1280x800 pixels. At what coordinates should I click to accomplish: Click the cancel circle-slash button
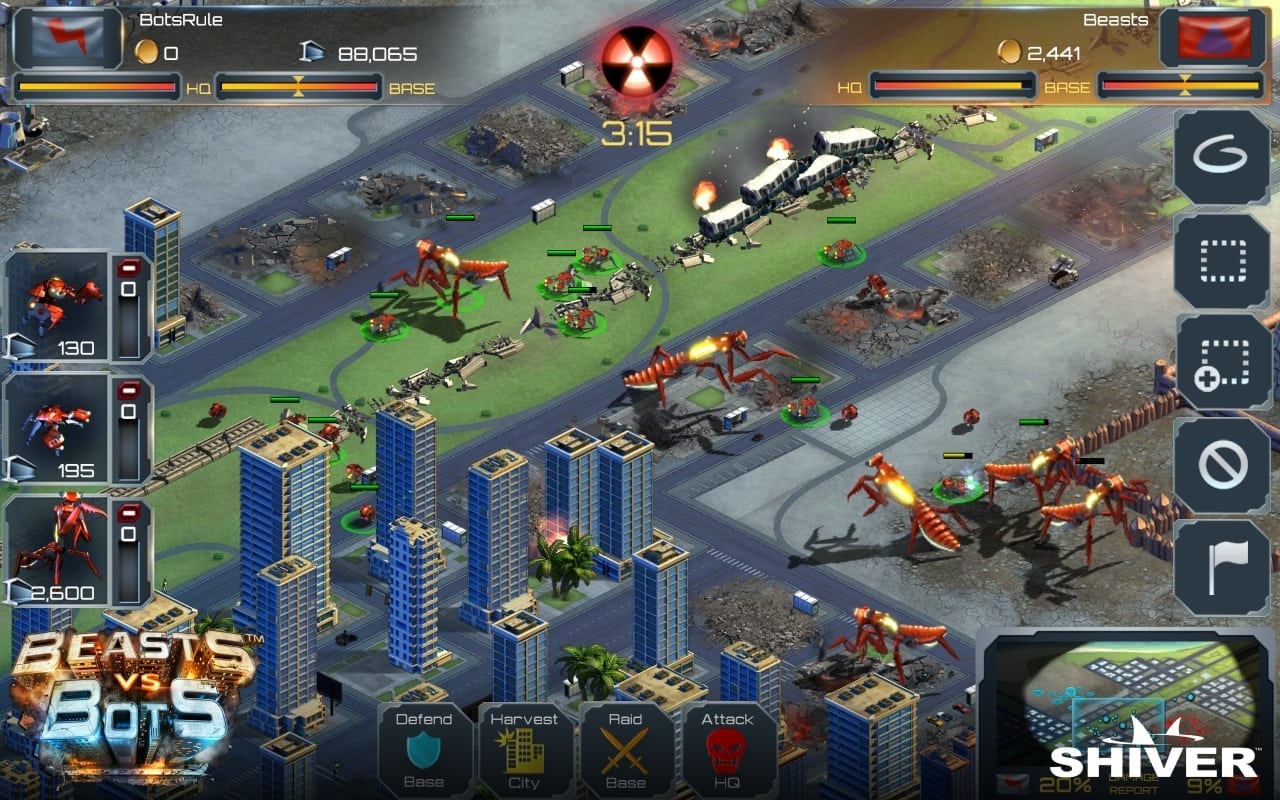click(x=1221, y=465)
